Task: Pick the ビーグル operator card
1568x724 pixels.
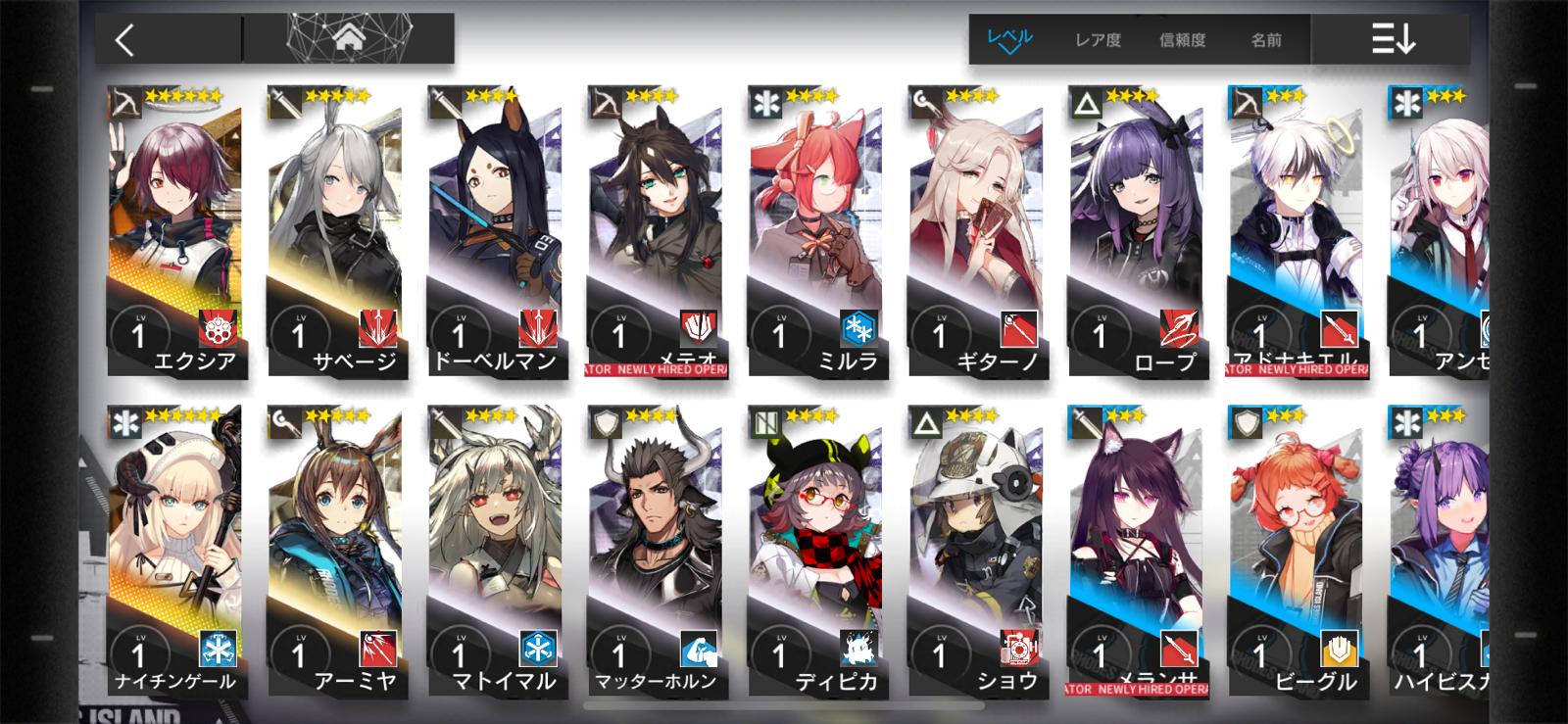Action: click(1296, 551)
